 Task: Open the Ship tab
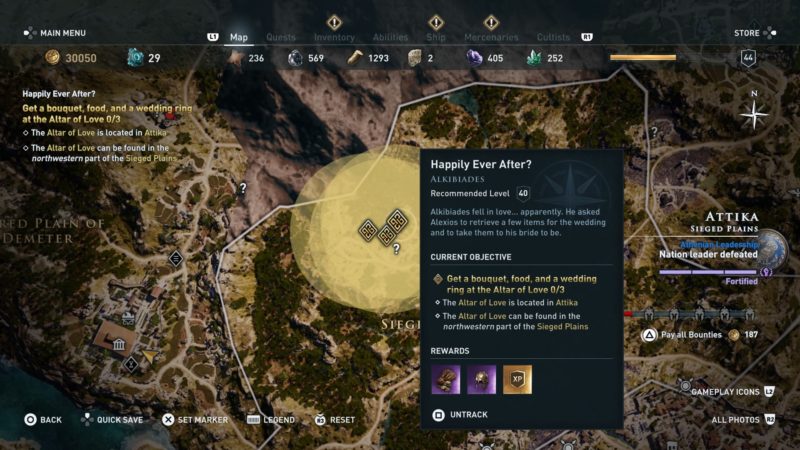click(436, 37)
